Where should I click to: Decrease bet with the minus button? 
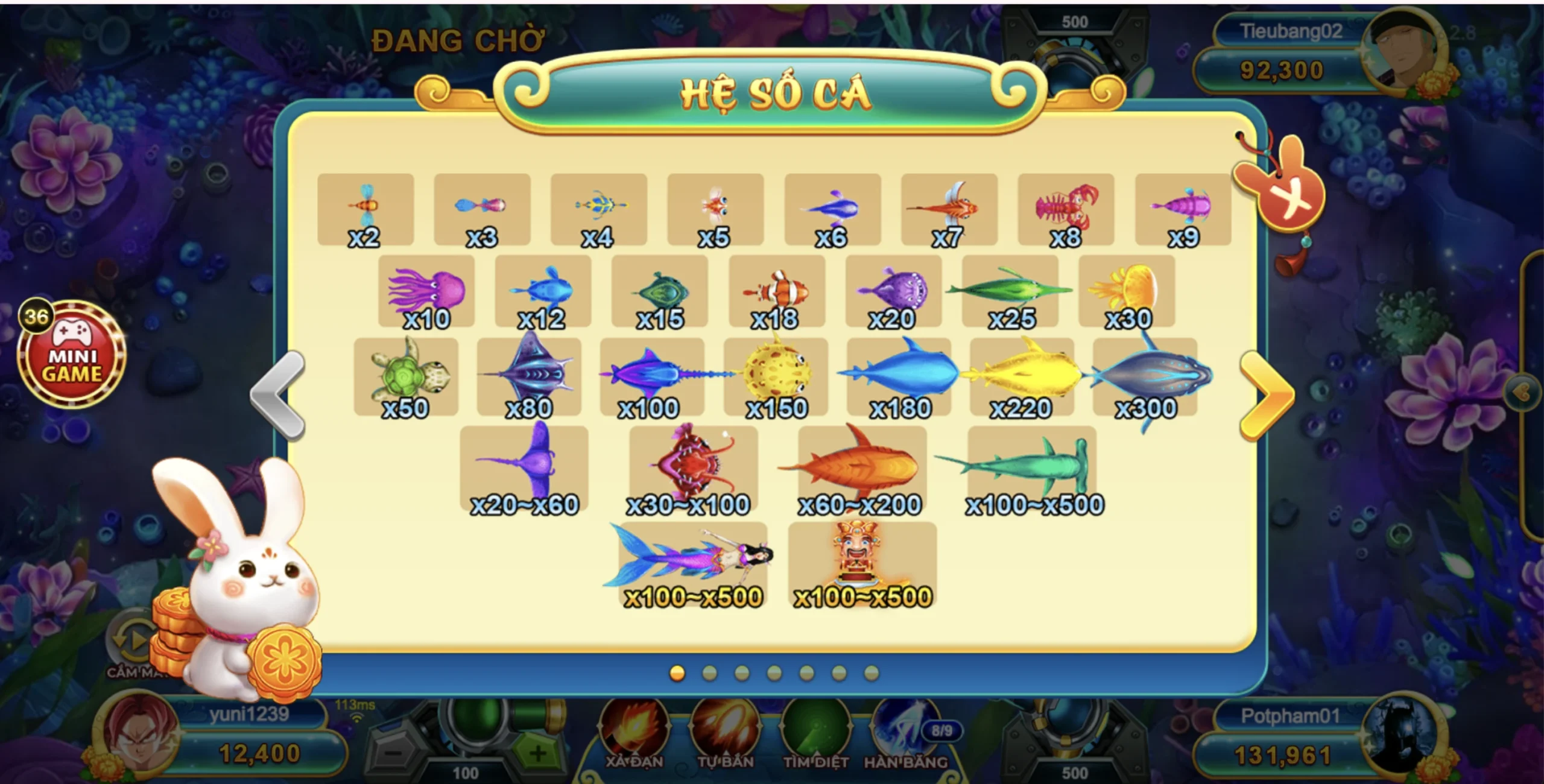coord(393,752)
